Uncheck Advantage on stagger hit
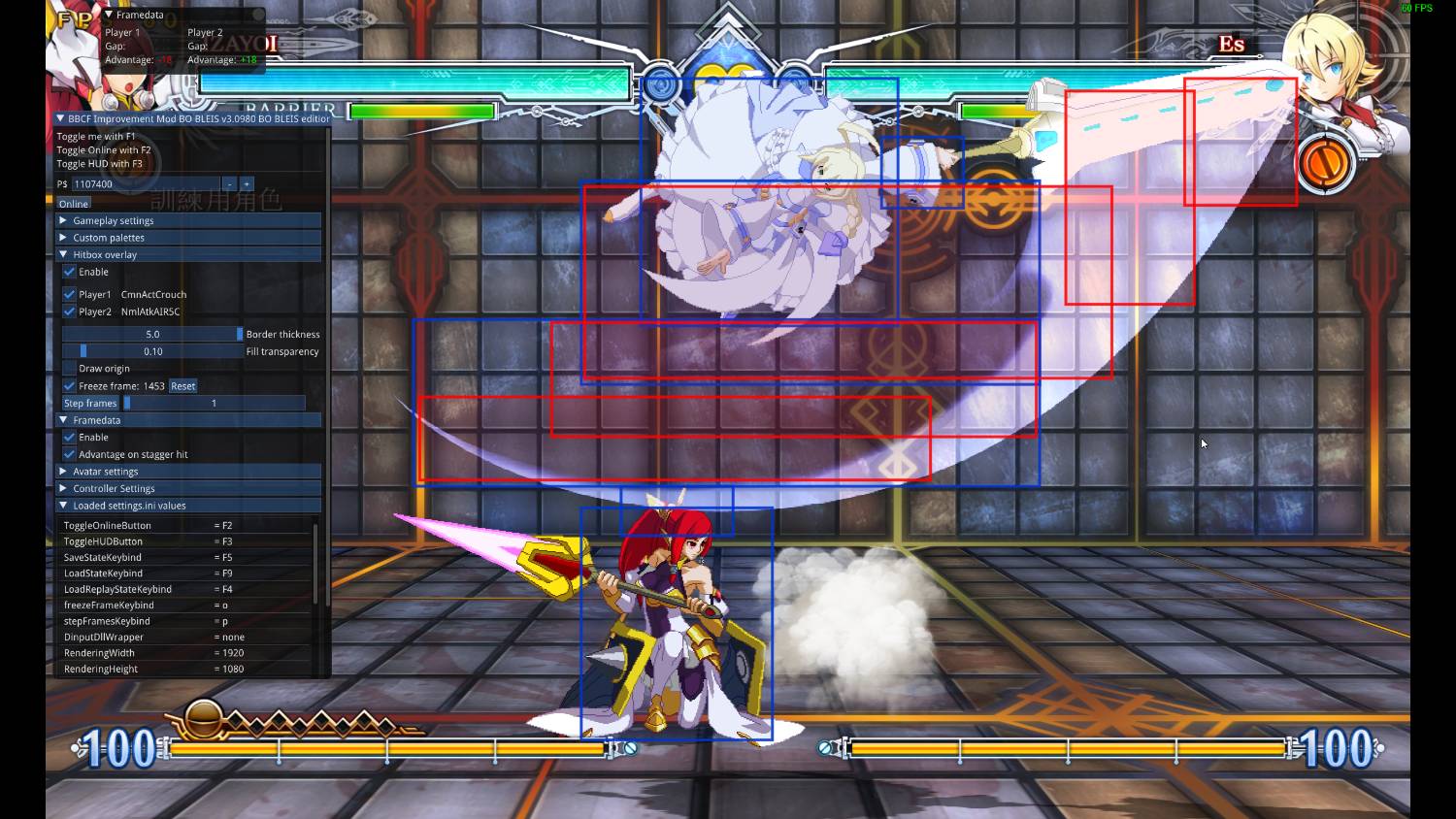The image size is (1456, 819). pos(69,453)
